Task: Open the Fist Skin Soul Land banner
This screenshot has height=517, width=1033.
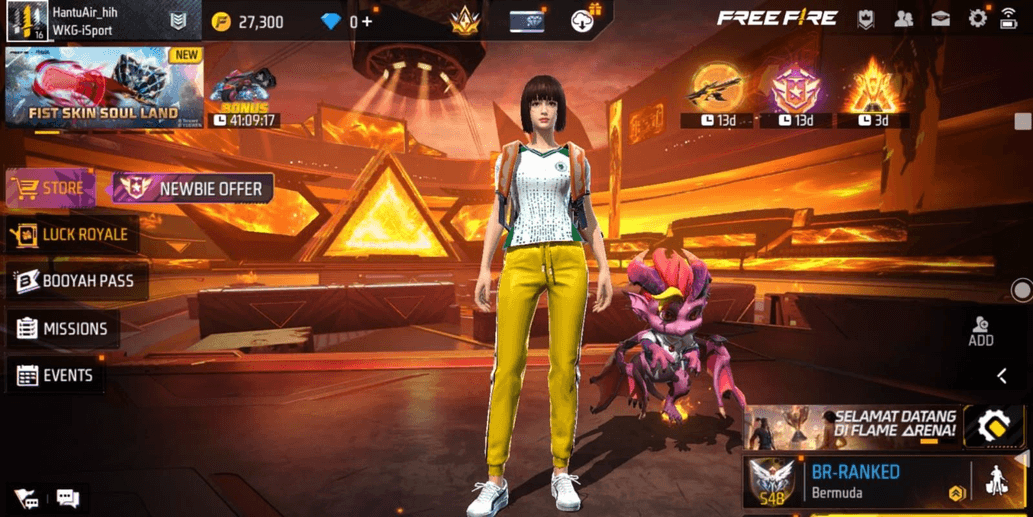Action: 103,88
